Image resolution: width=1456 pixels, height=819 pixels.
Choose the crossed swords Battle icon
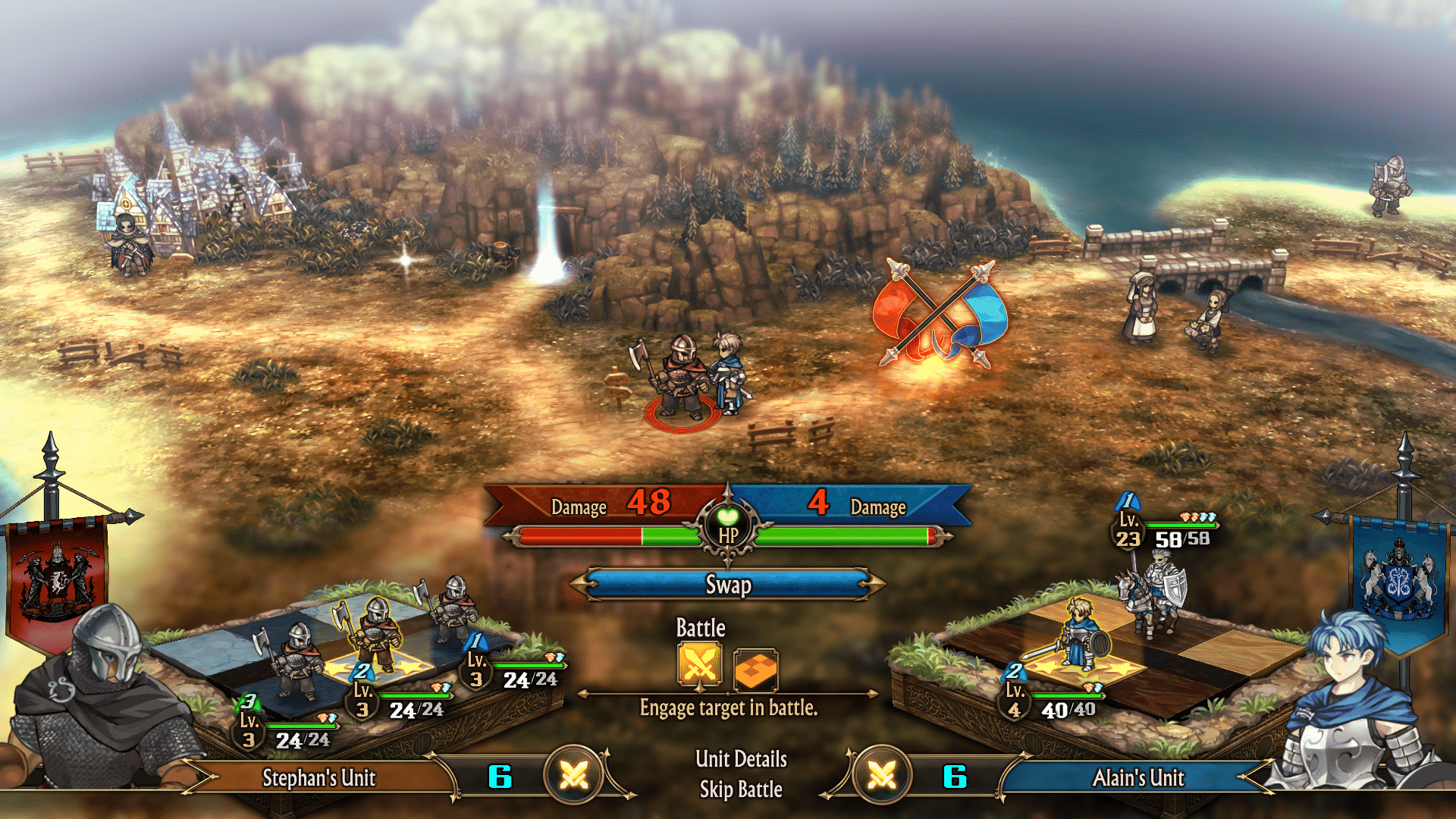pyautogui.click(x=699, y=665)
